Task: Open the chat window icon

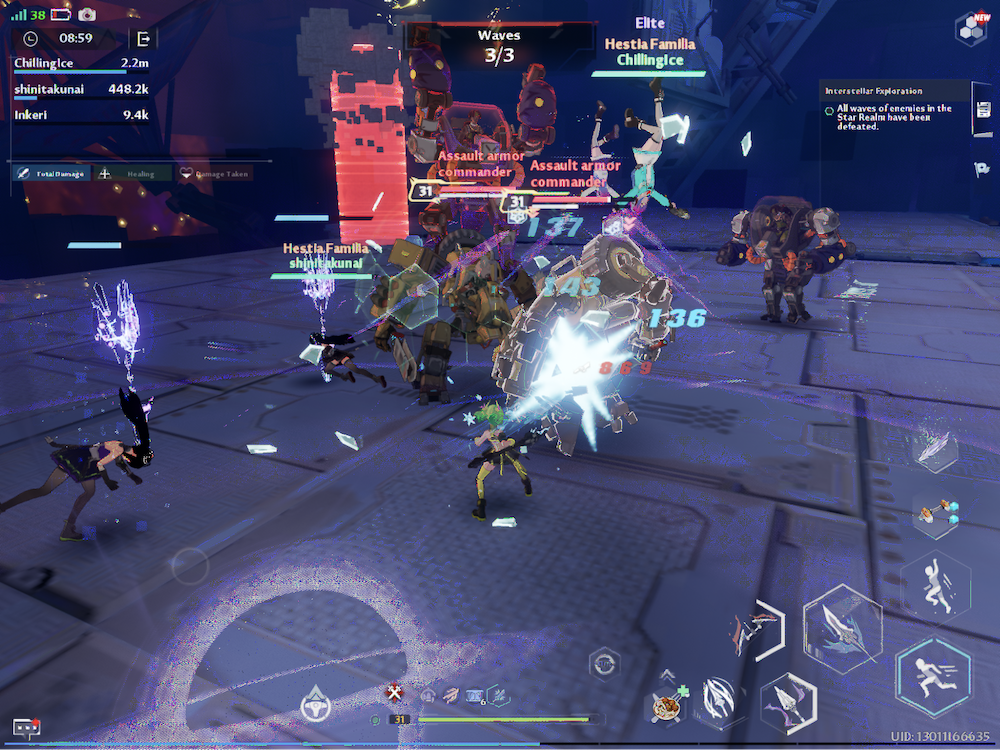Action: tap(26, 728)
